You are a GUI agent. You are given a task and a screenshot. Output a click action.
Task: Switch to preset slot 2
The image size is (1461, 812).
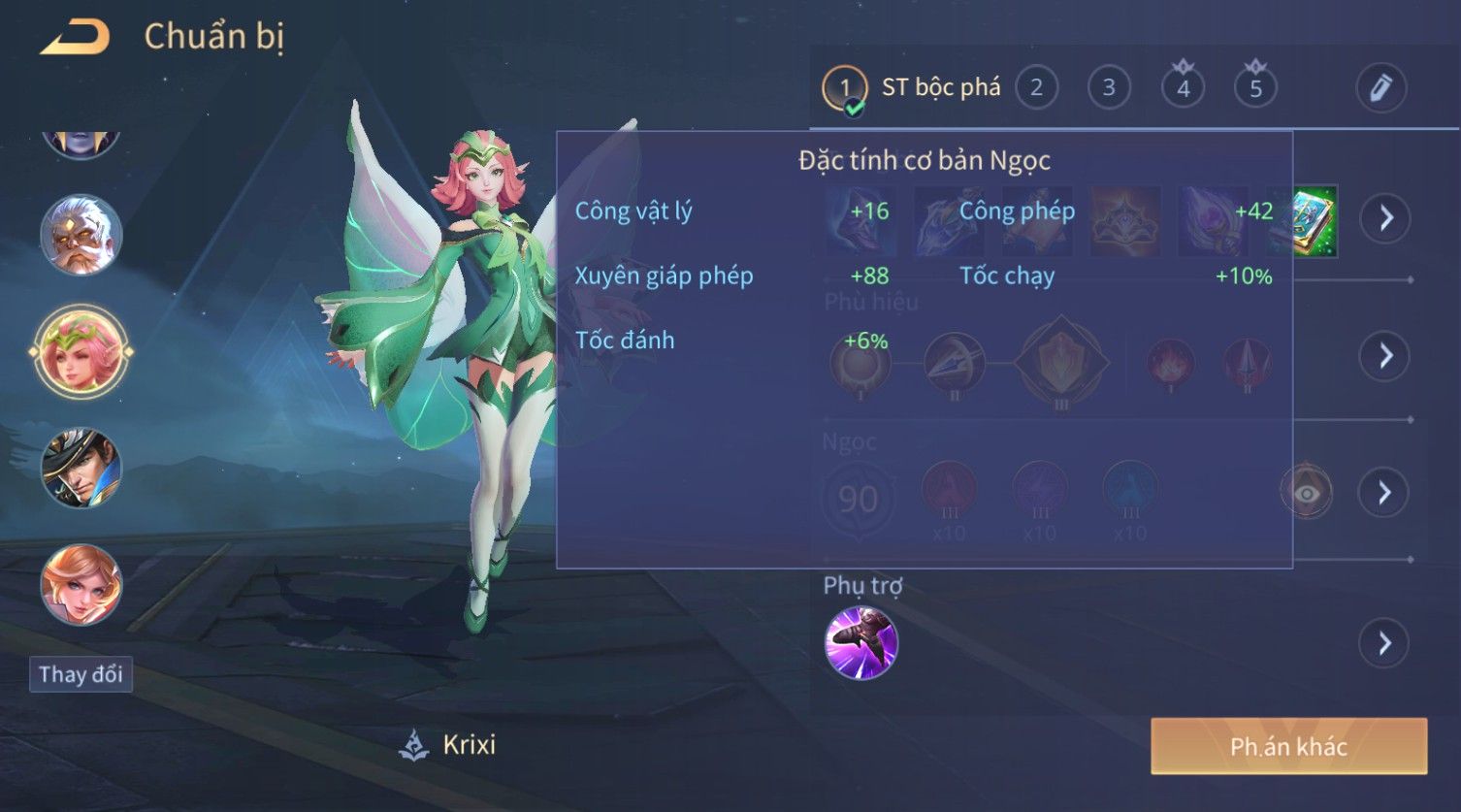[1036, 88]
